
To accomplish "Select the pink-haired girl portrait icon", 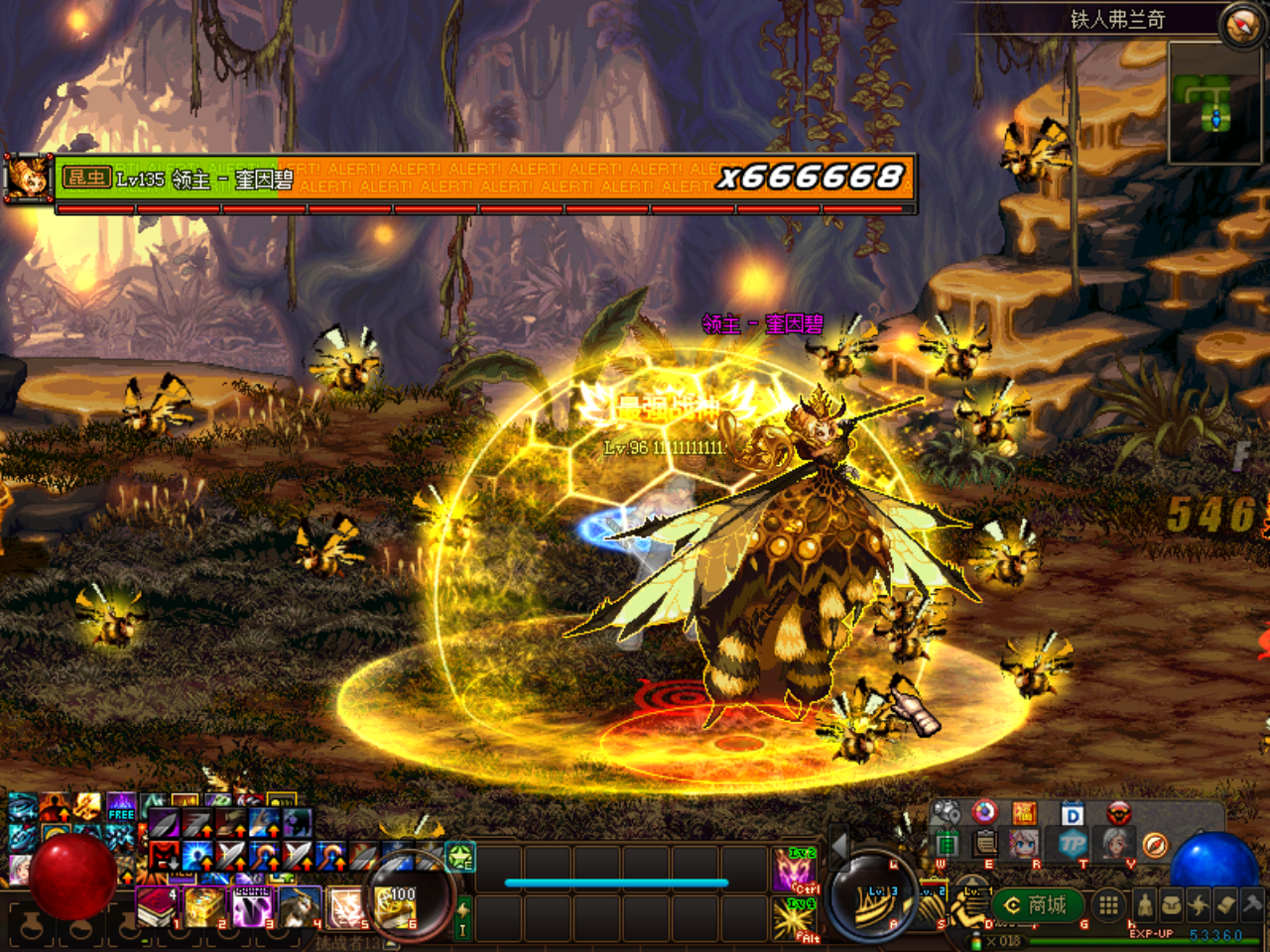I will (1024, 844).
